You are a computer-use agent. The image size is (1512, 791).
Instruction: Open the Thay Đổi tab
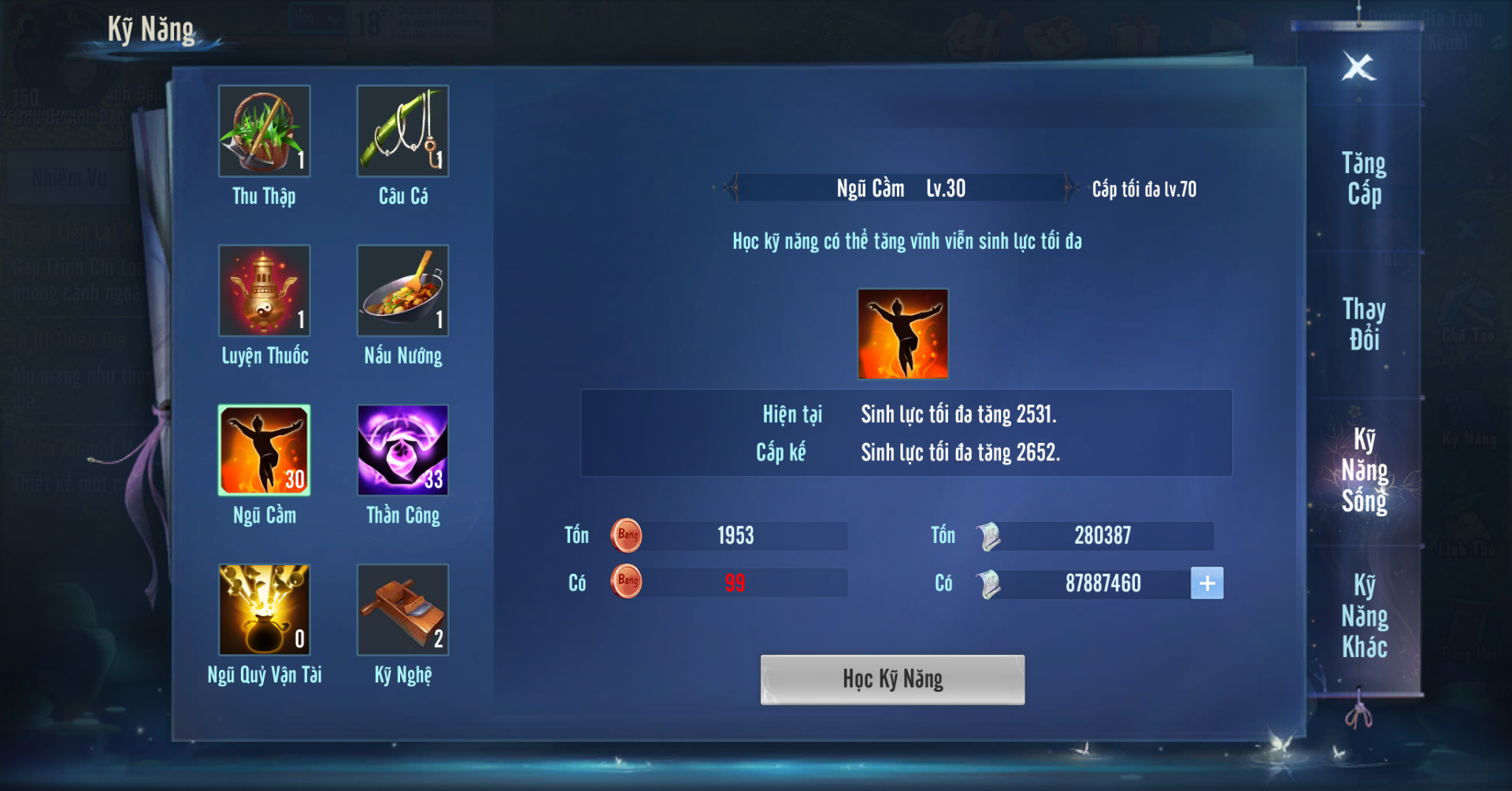(x=1364, y=323)
